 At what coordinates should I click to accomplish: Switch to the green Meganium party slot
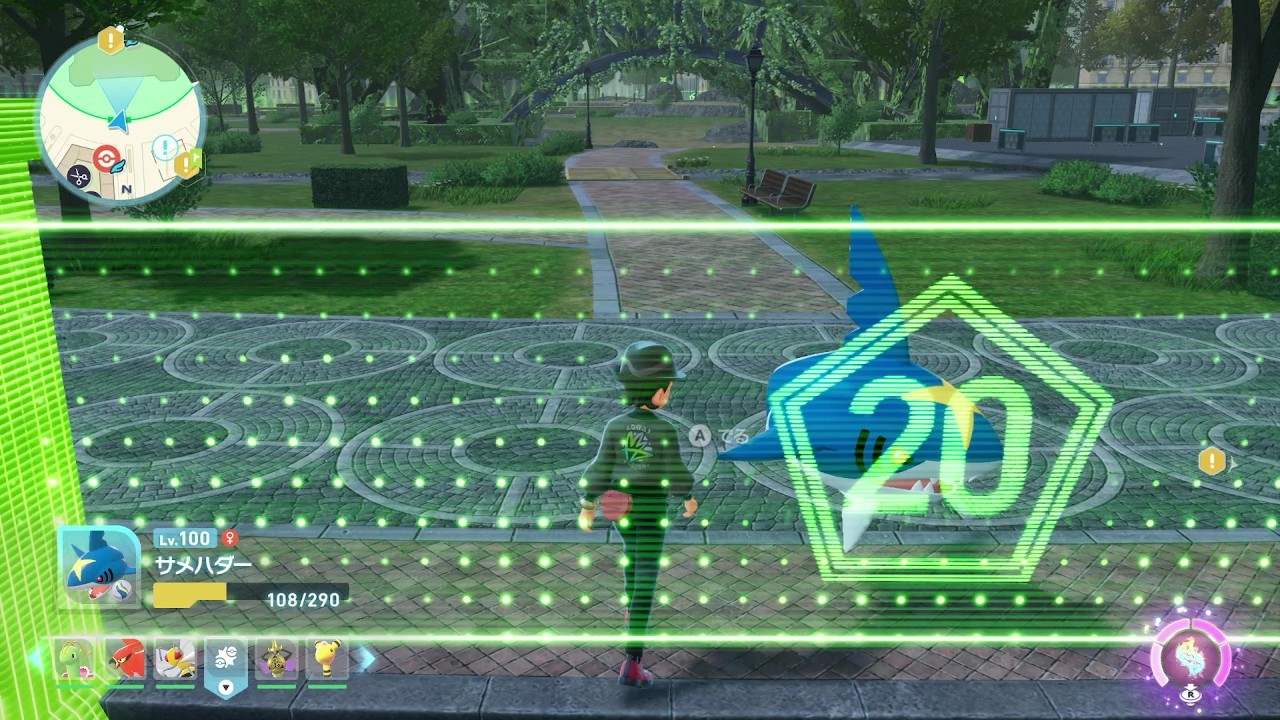point(75,659)
